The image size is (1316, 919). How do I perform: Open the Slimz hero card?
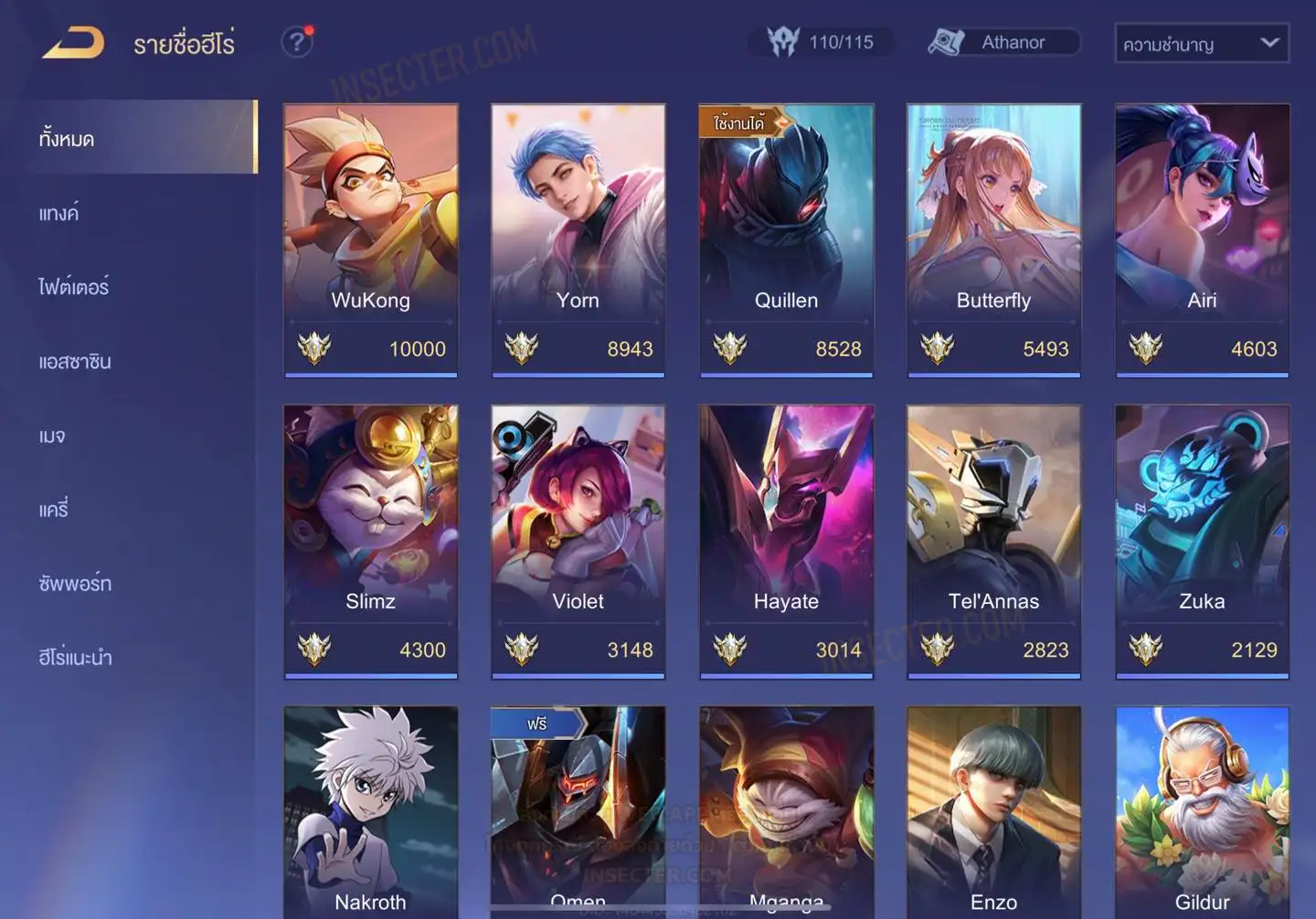tap(370, 541)
